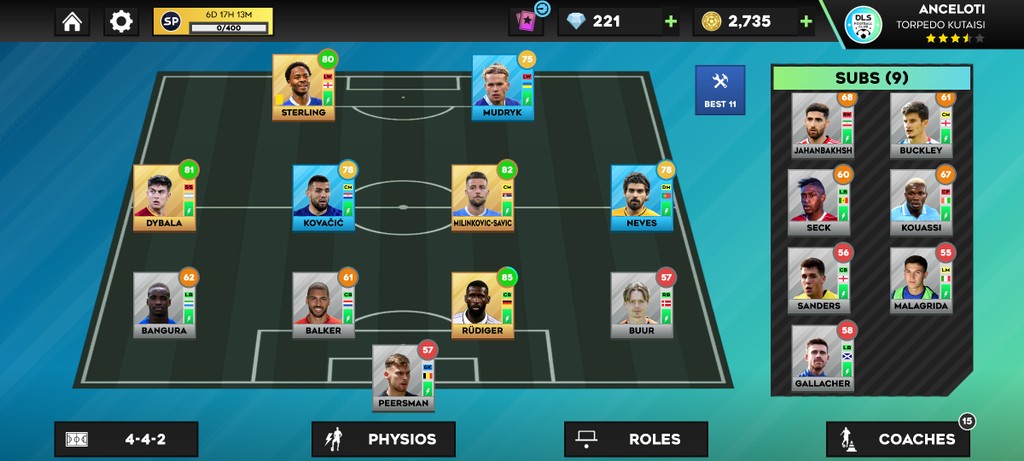Viewport: 1024px width, 461px height.
Task: Open the Coaches menu
Action: pos(897,439)
